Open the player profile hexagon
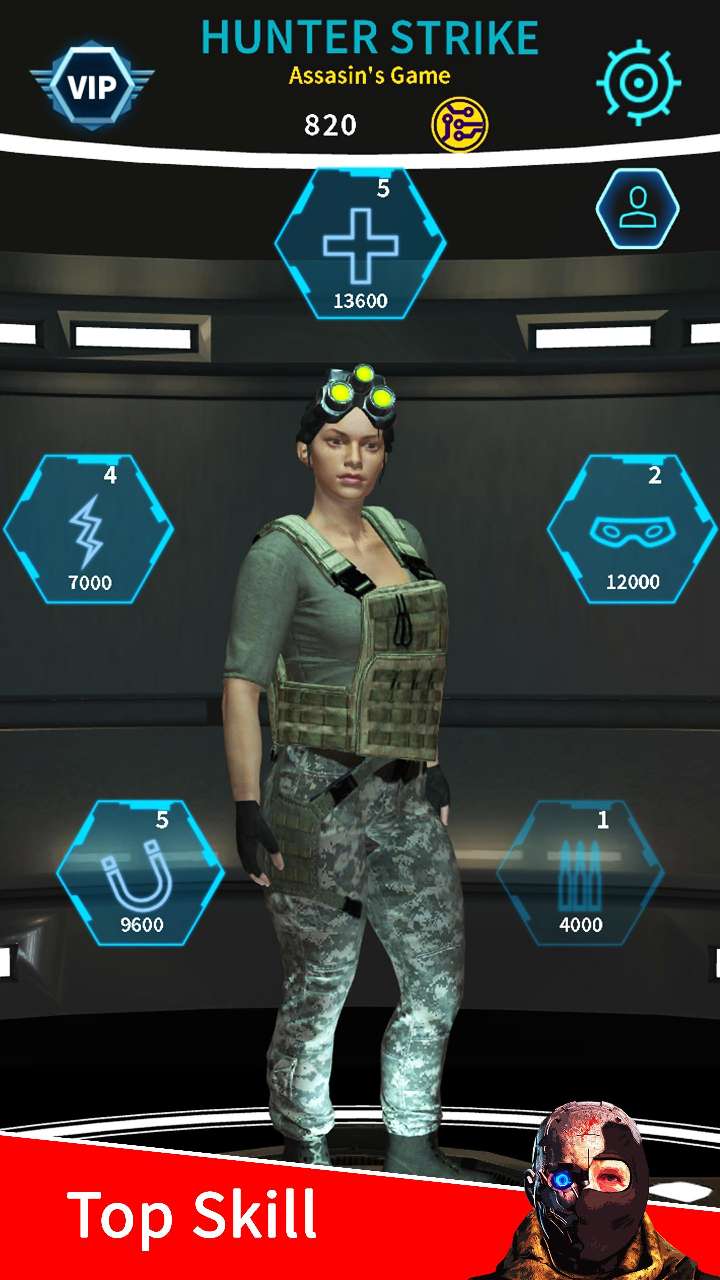The image size is (720, 1280). click(x=637, y=209)
